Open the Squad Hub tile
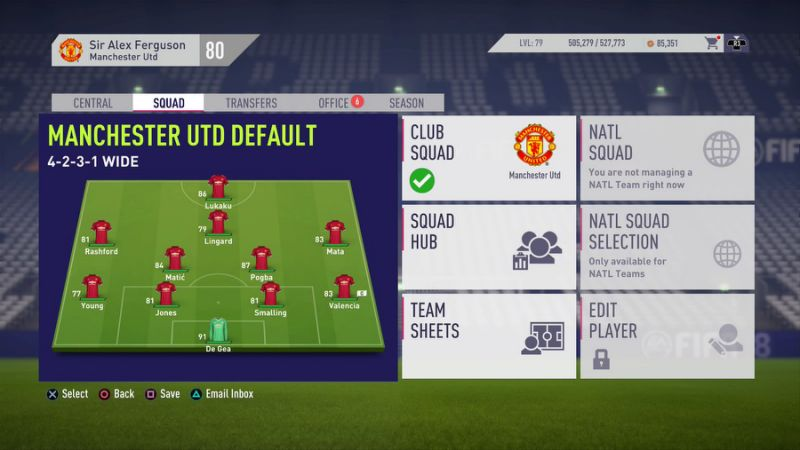The image size is (800, 450). [489, 247]
